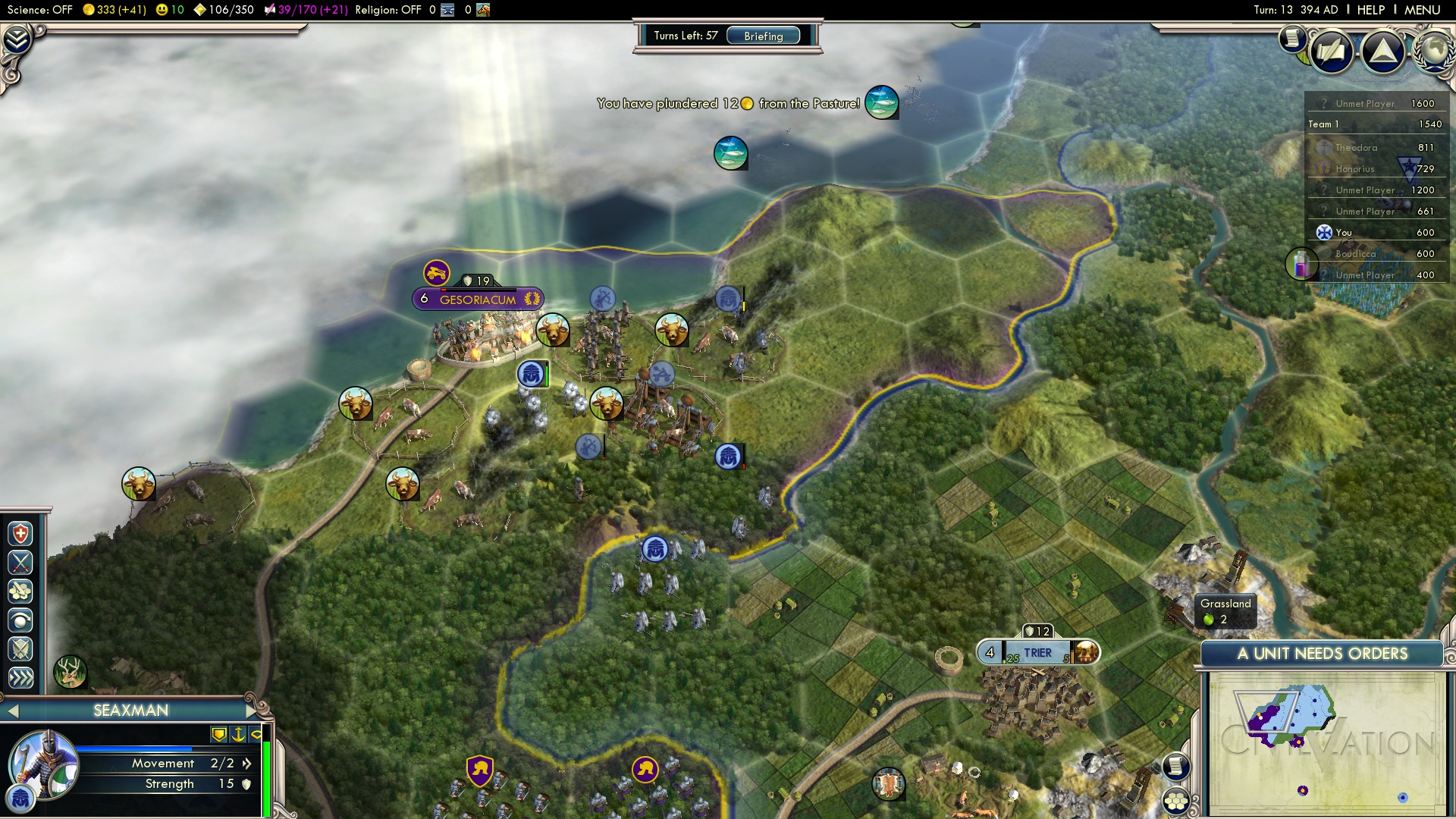
Task: Select the shield with swords alert action
Action: (20, 649)
